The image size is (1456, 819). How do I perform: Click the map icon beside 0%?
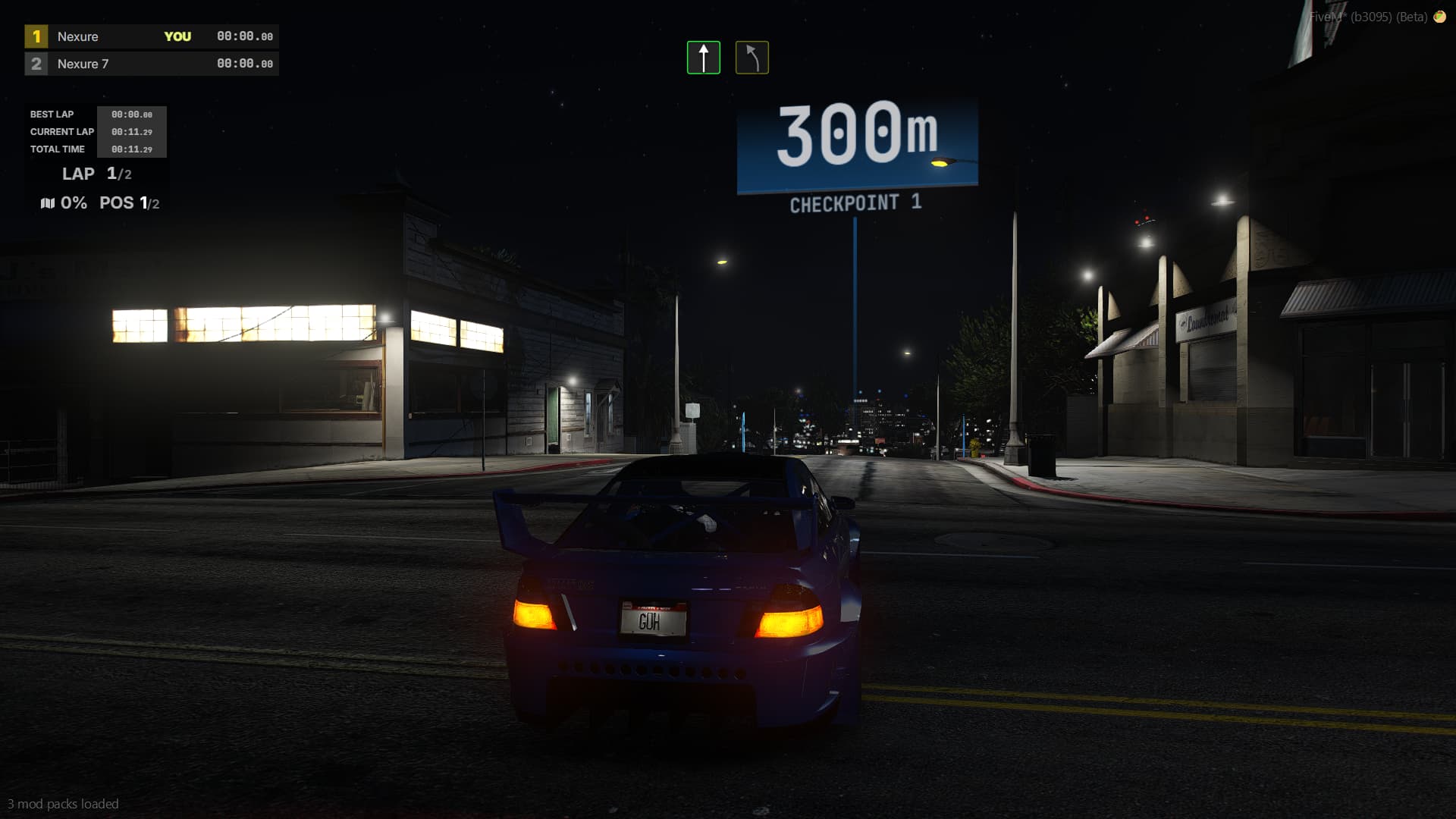coord(47,202)
